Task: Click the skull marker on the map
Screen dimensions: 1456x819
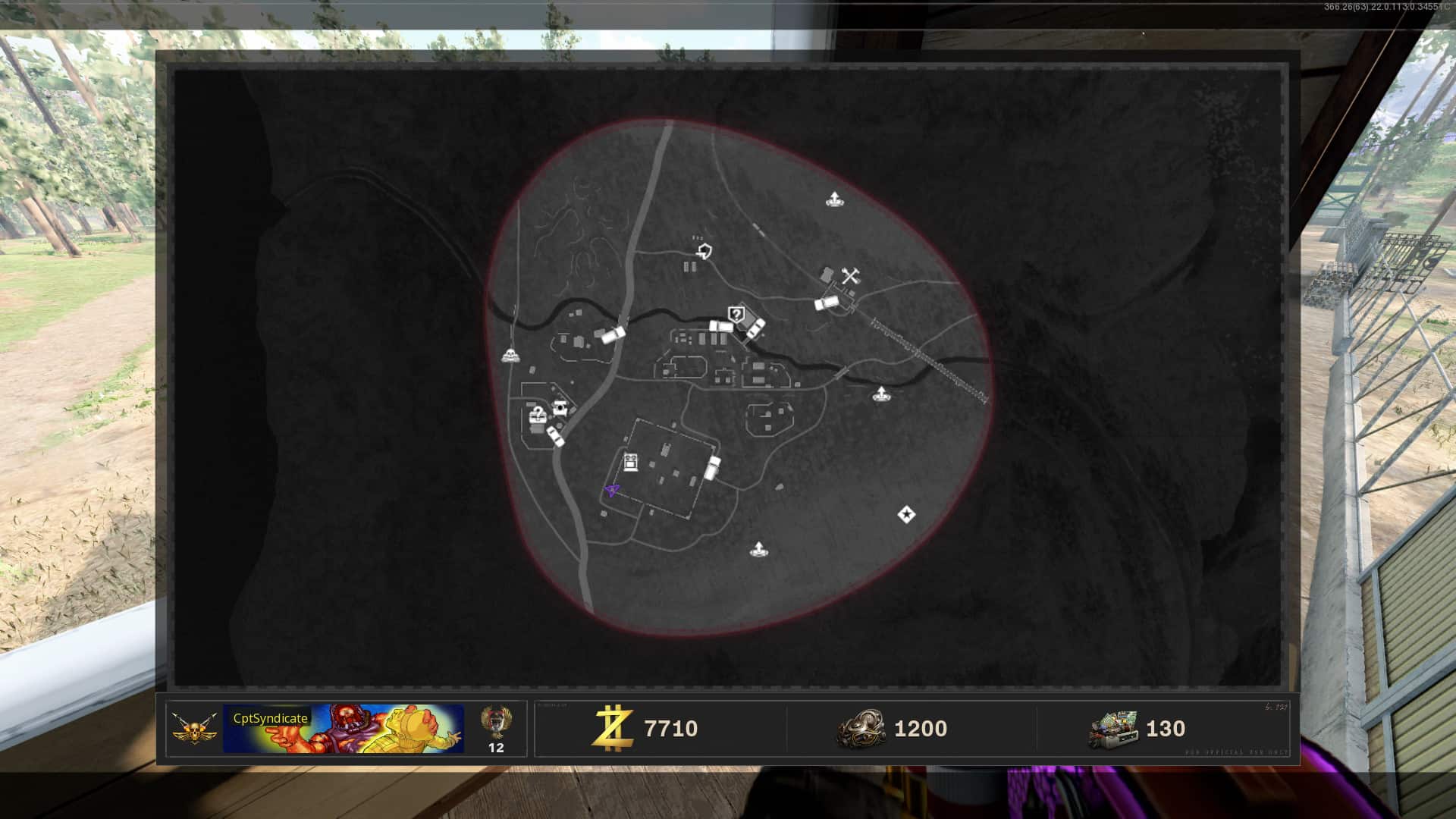Action: [x=511, y=355]
